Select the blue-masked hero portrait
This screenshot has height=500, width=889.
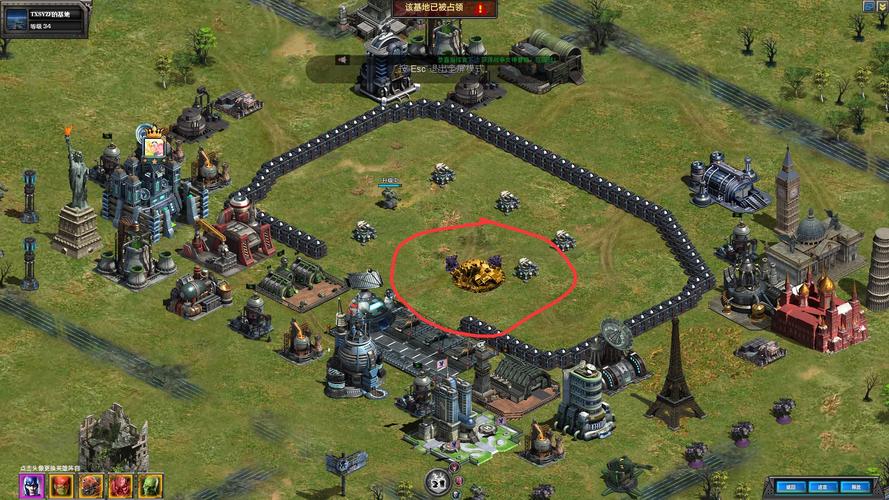(x=31, y=486)
